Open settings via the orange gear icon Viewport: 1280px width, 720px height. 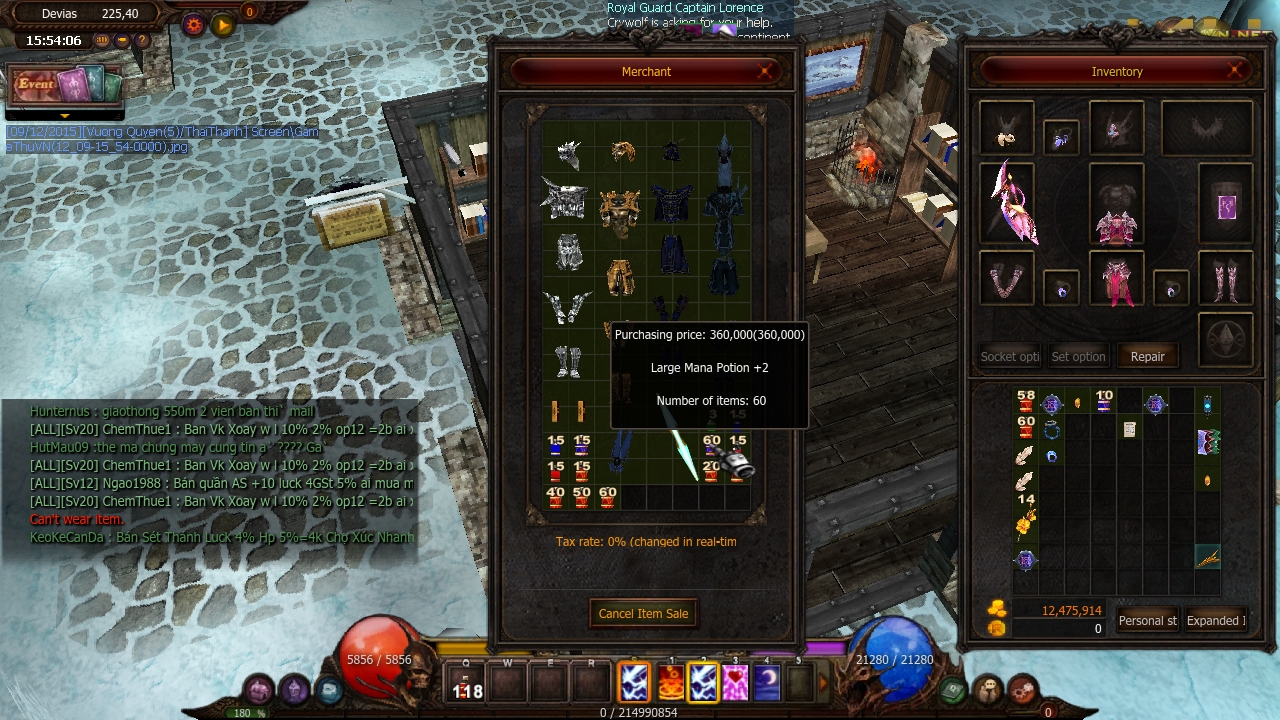(x=194, y=25)
